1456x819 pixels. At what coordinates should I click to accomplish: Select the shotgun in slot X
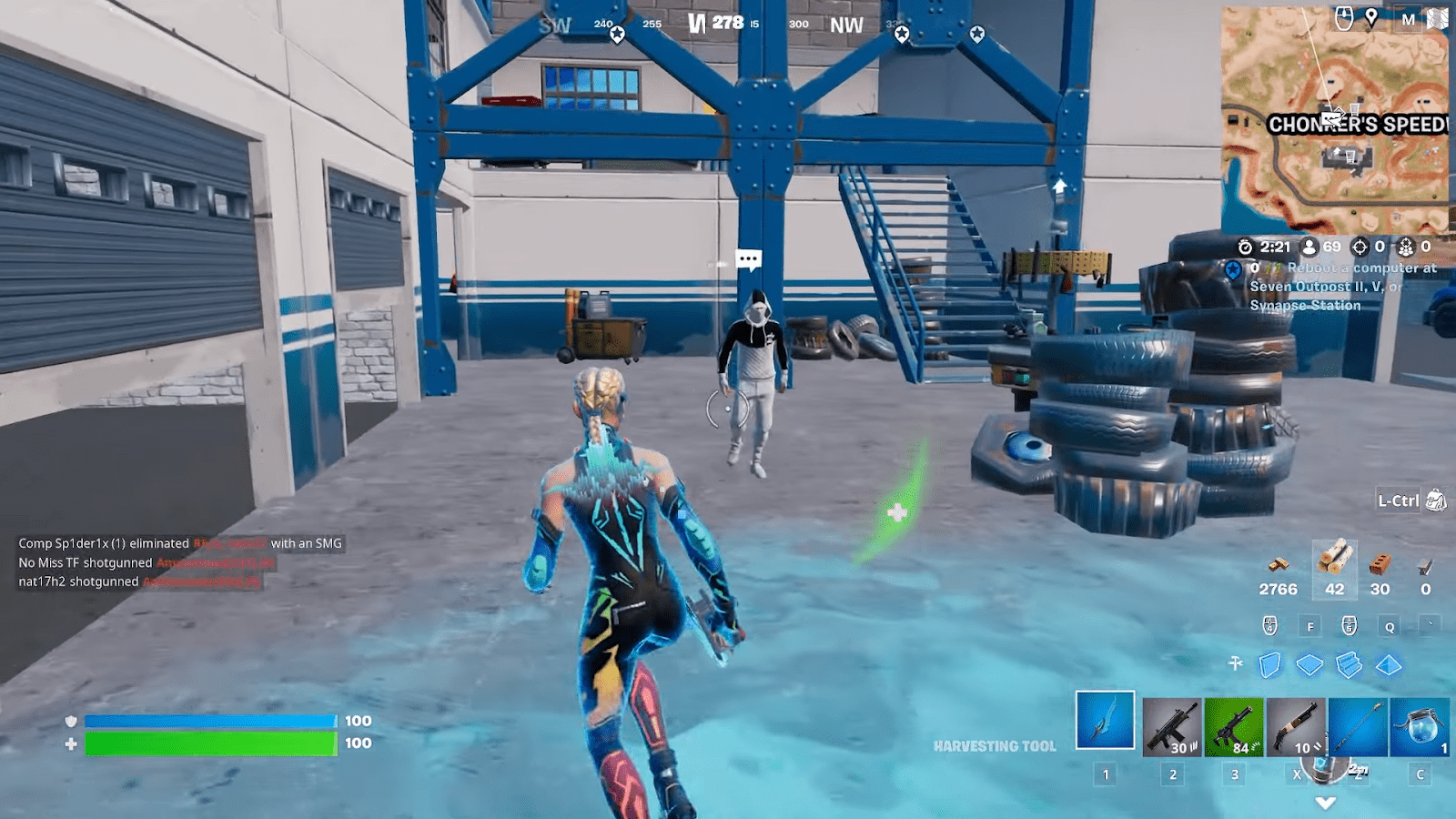tap(1297, 726)
